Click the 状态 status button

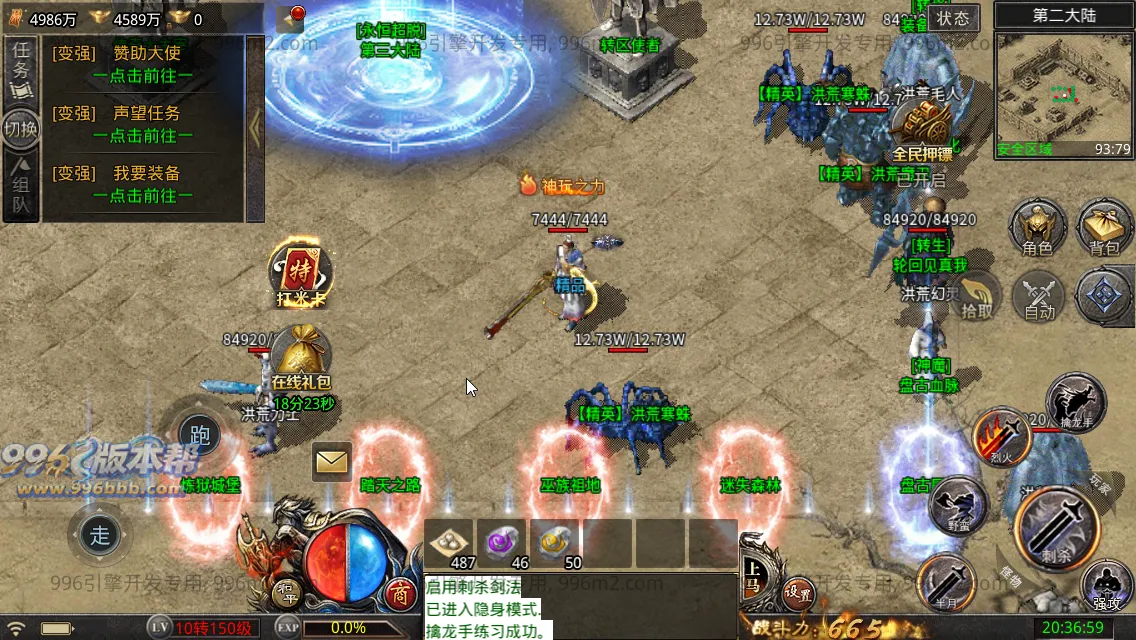click(952, 18)
